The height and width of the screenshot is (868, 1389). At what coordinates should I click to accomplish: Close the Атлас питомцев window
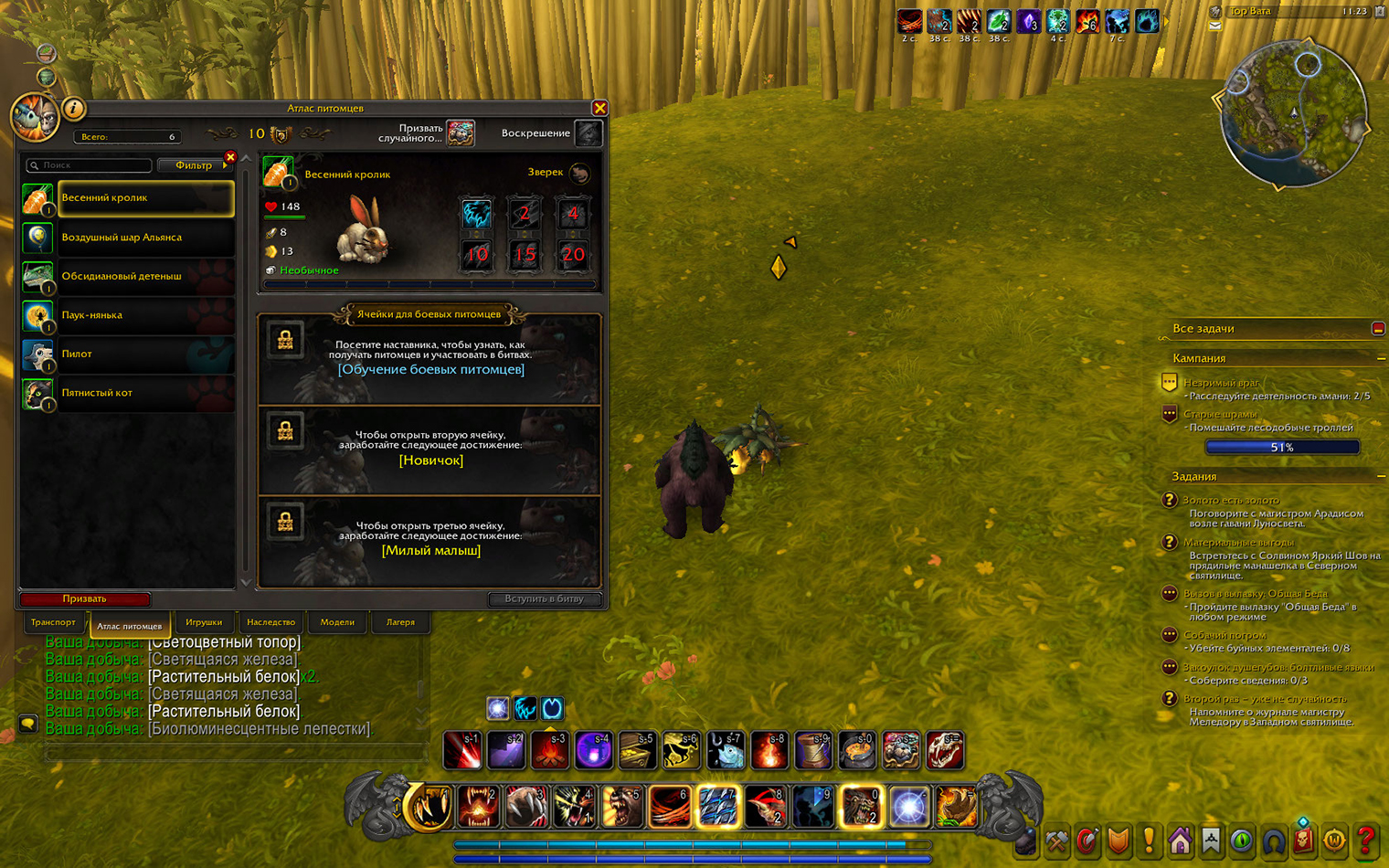[599, 109]
